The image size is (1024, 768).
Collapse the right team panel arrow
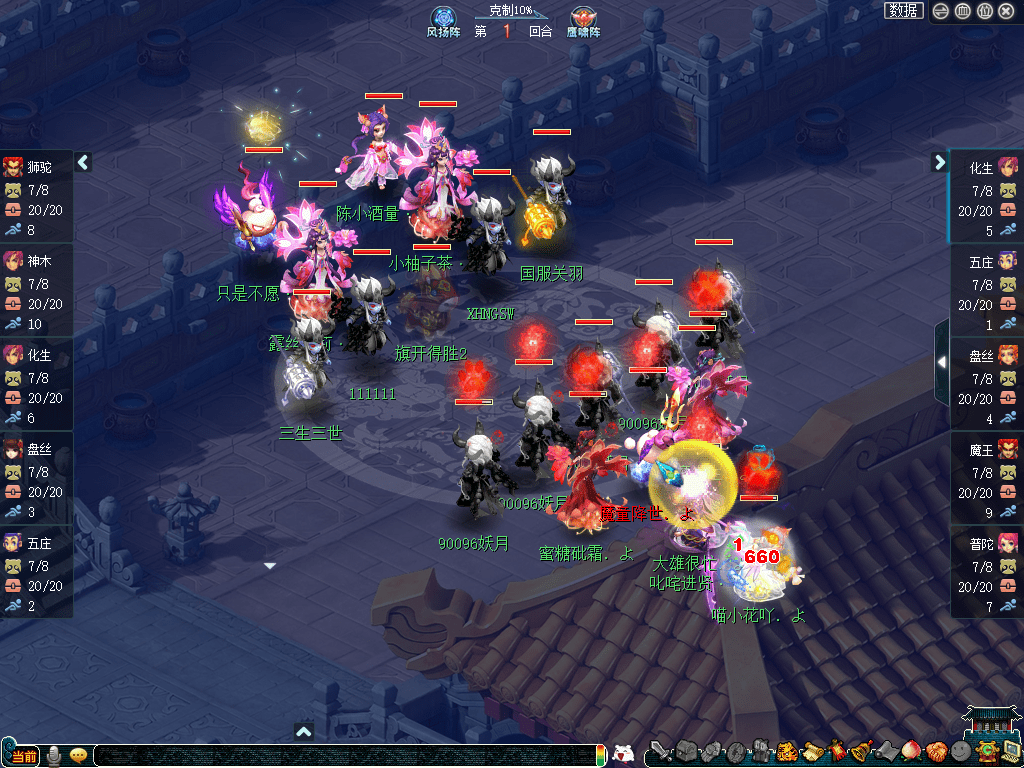point(939,162)
